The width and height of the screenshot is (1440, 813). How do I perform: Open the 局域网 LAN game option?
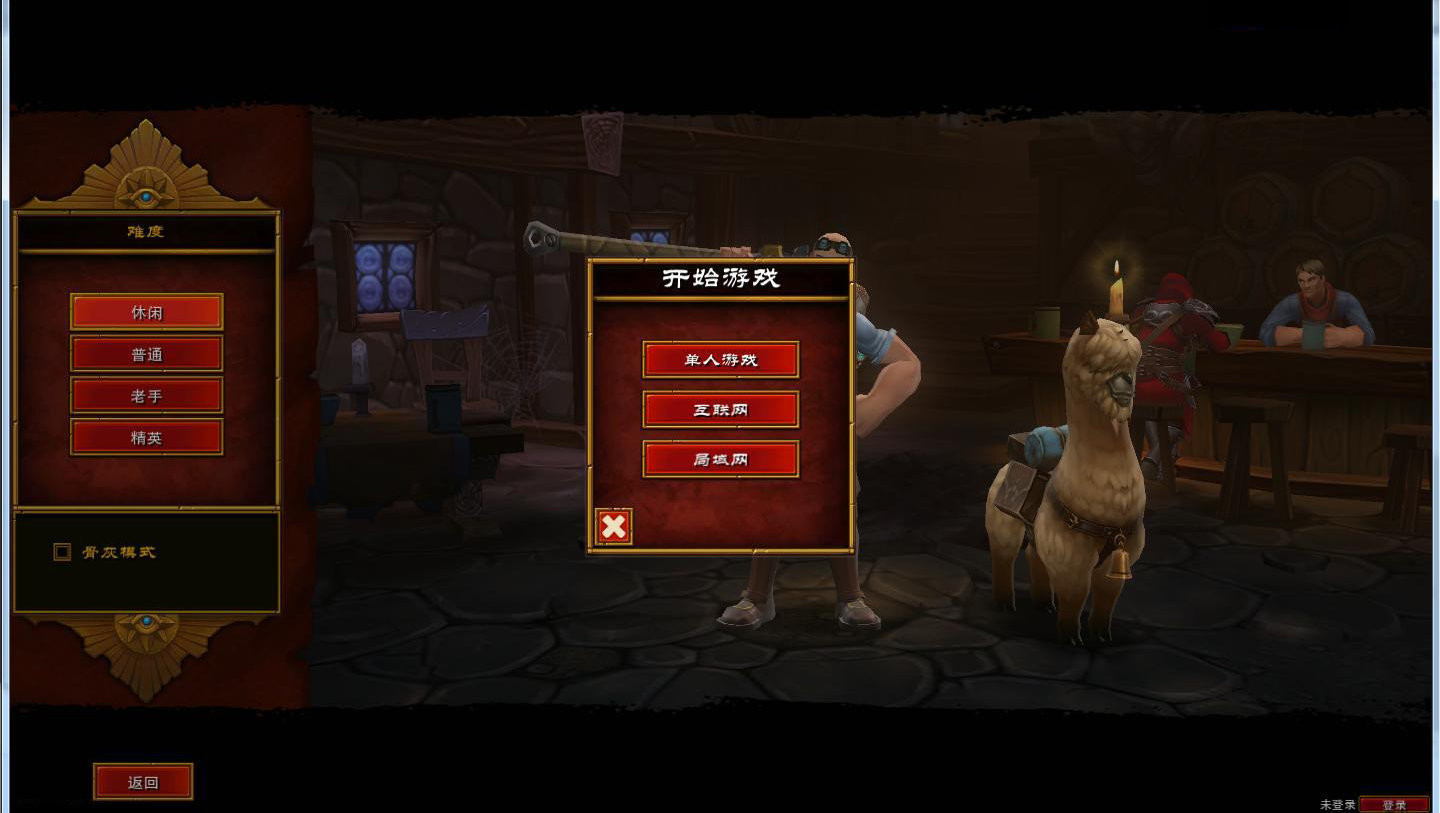[x=721, y=459]
